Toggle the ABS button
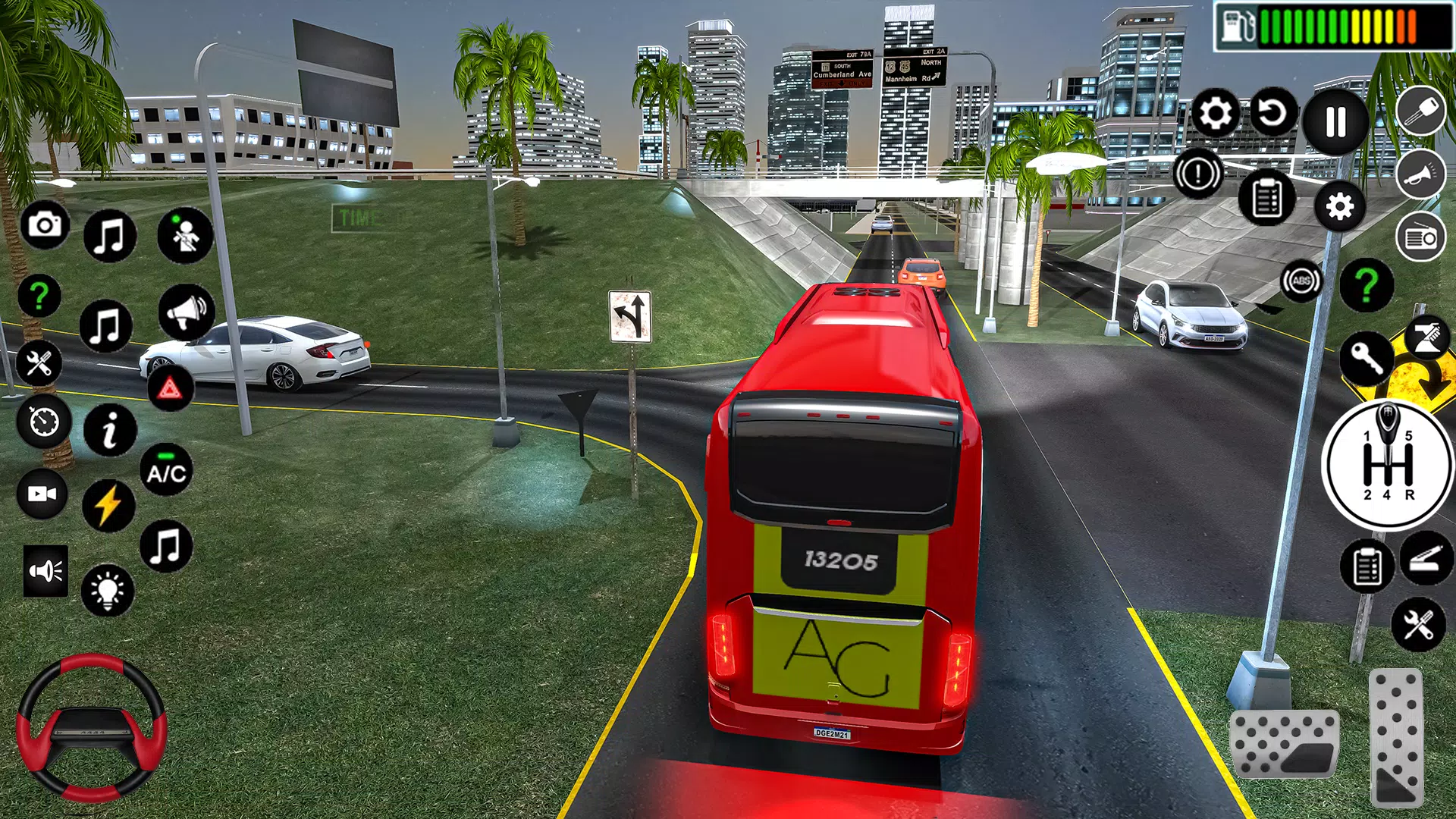 (x=1301, y=281)
